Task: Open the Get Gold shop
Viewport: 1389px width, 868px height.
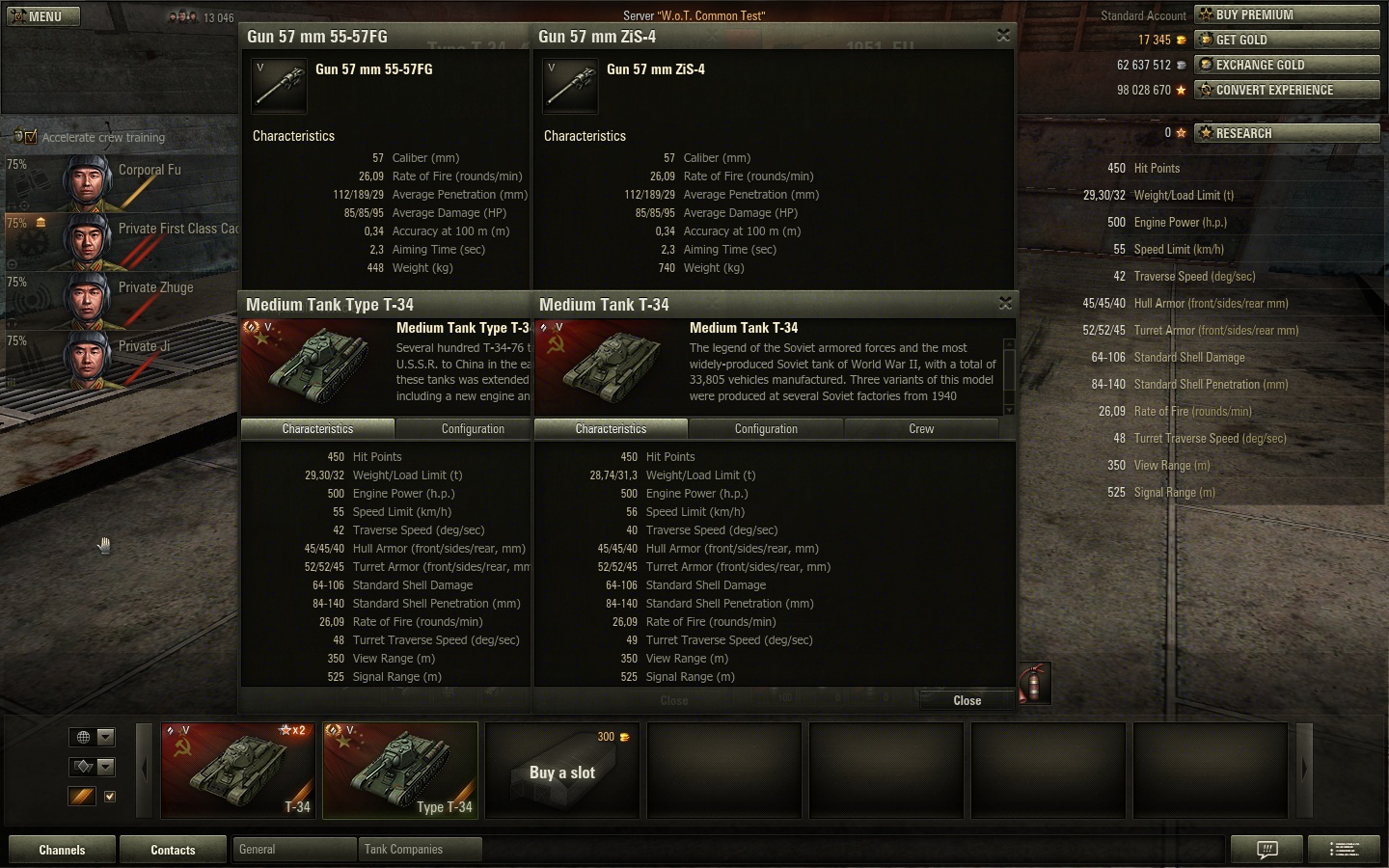Action: (x=1287, y=40)
